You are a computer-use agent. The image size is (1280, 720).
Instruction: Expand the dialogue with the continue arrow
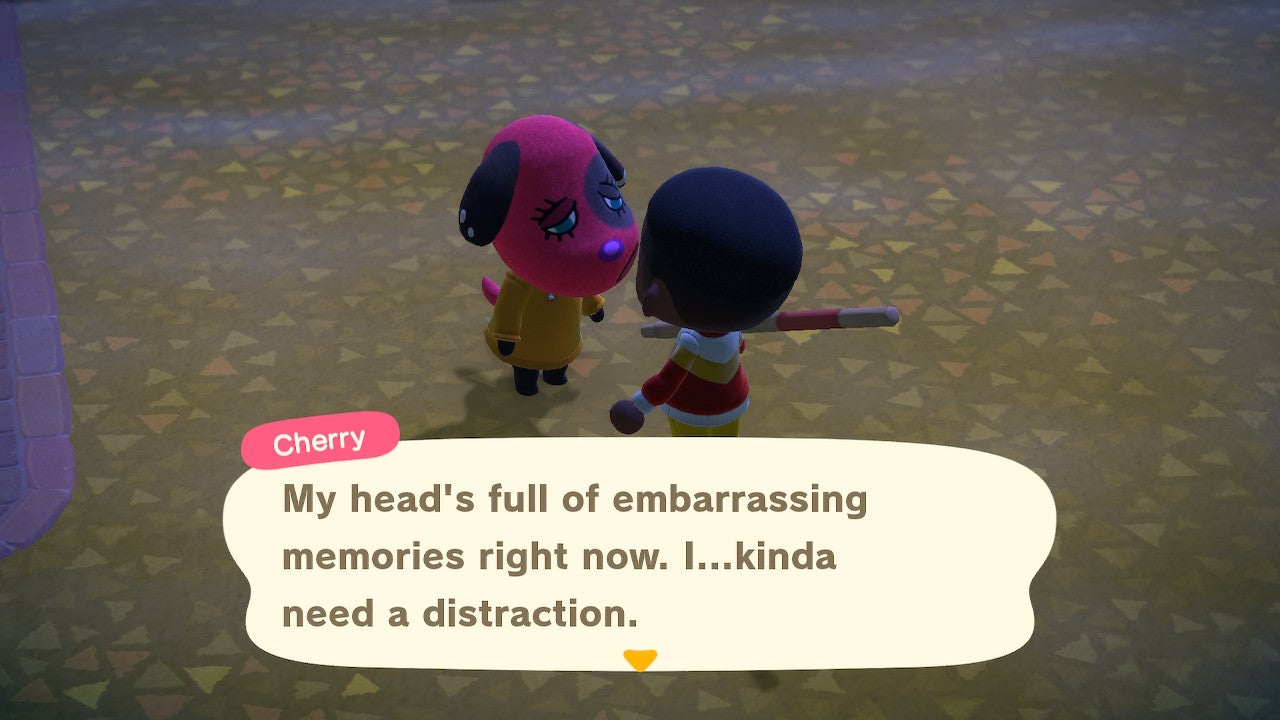tap(640, 661)
